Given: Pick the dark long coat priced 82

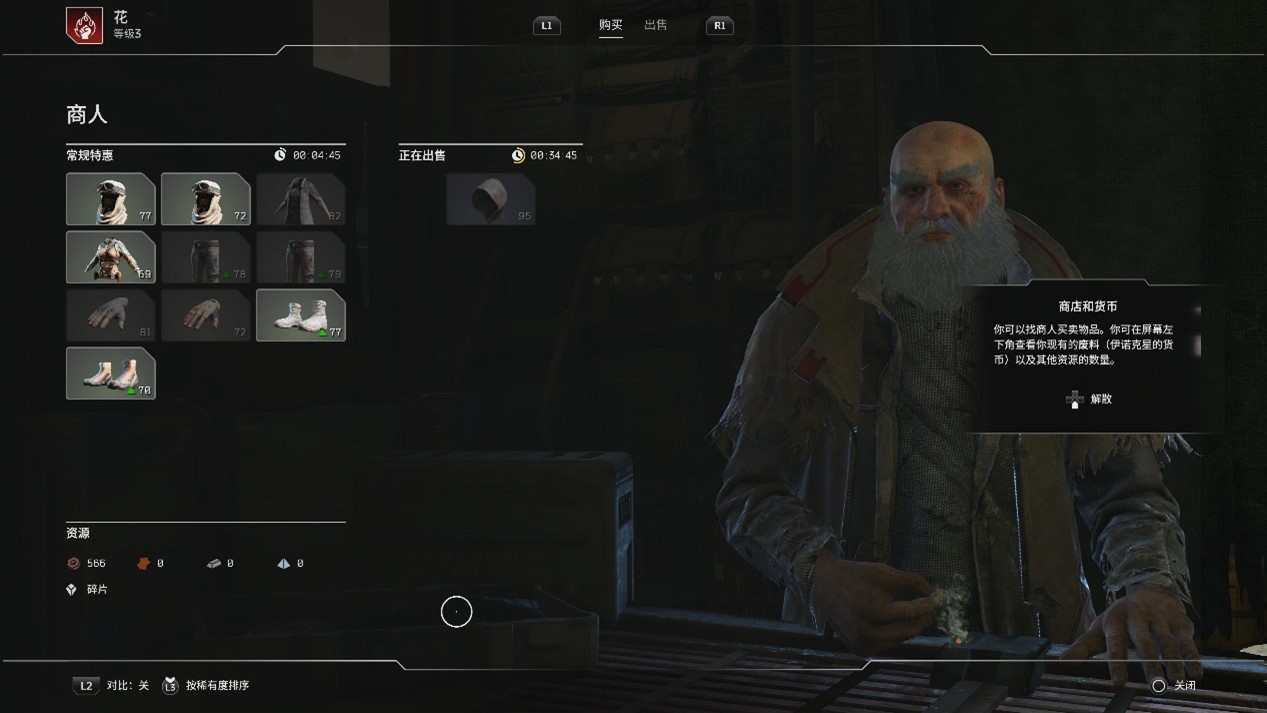Looking at the screenshot, I should tap(300, 199).
